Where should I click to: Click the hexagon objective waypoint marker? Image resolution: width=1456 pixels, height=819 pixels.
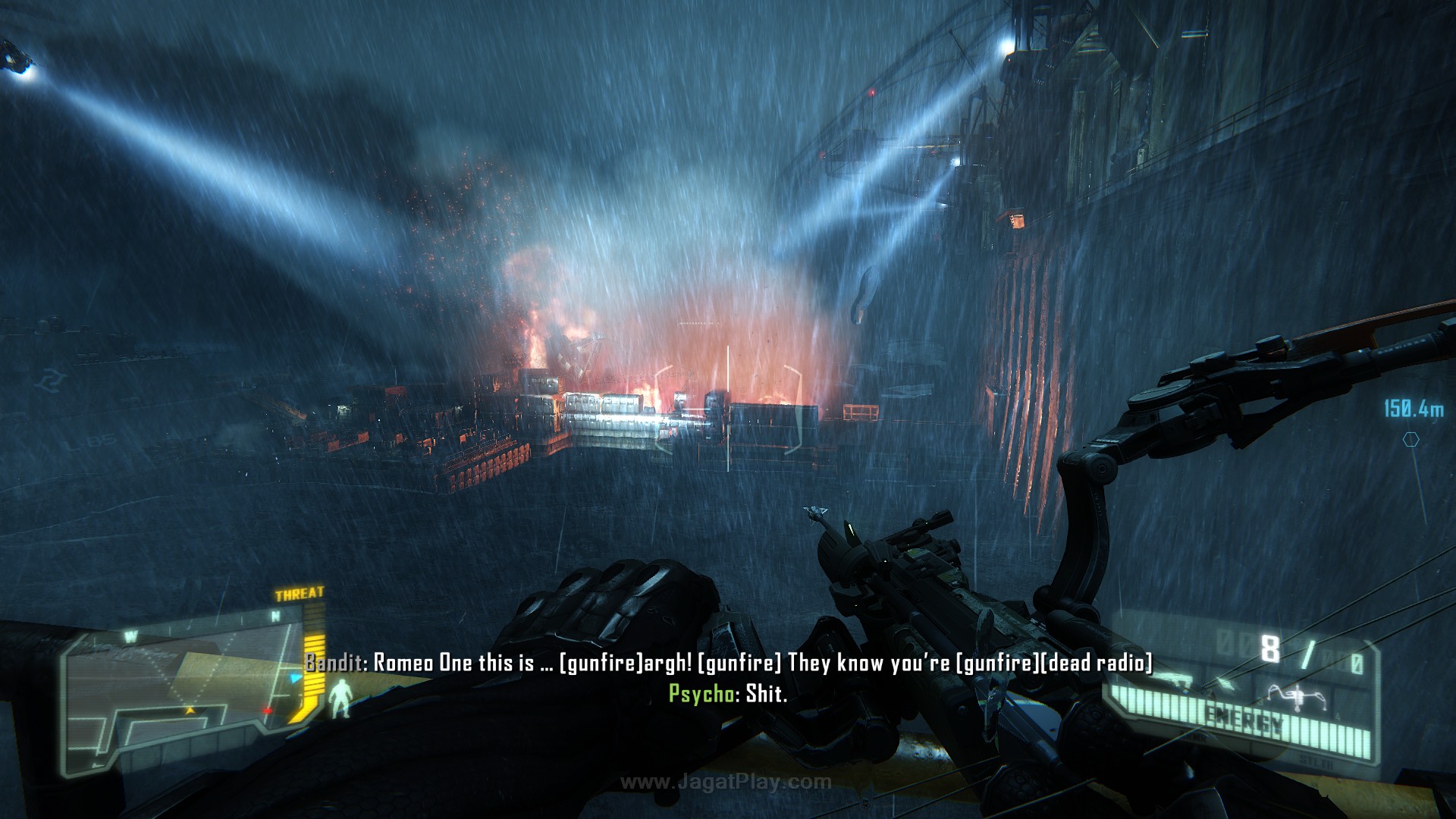coord(1410,439)
